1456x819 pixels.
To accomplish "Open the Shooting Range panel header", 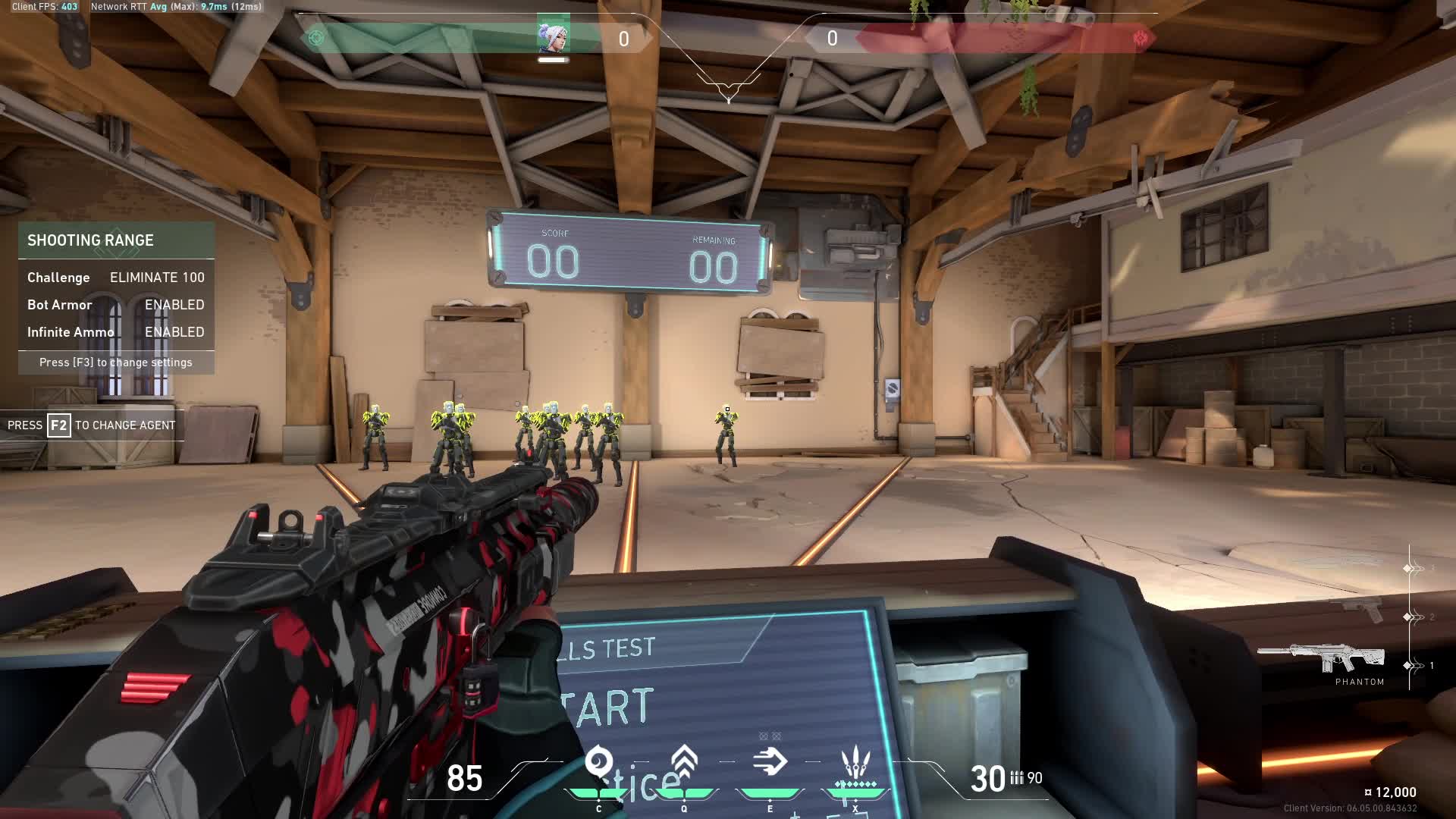I will [116, 240].
